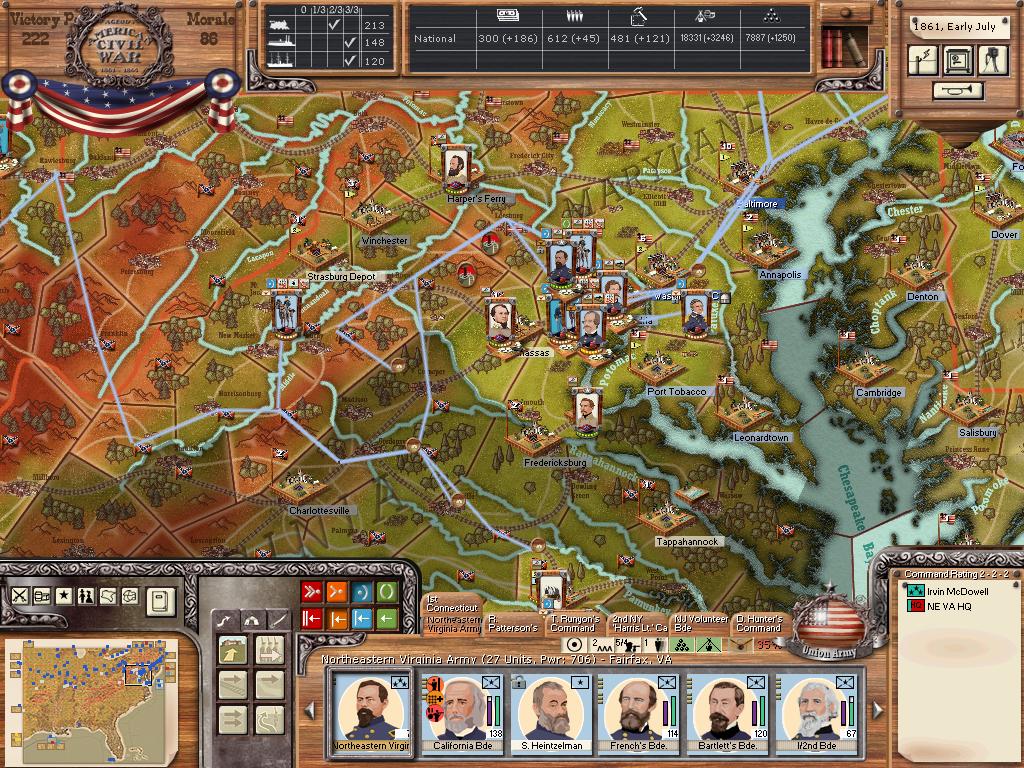Toggle the star map filter

pos(63,596)
